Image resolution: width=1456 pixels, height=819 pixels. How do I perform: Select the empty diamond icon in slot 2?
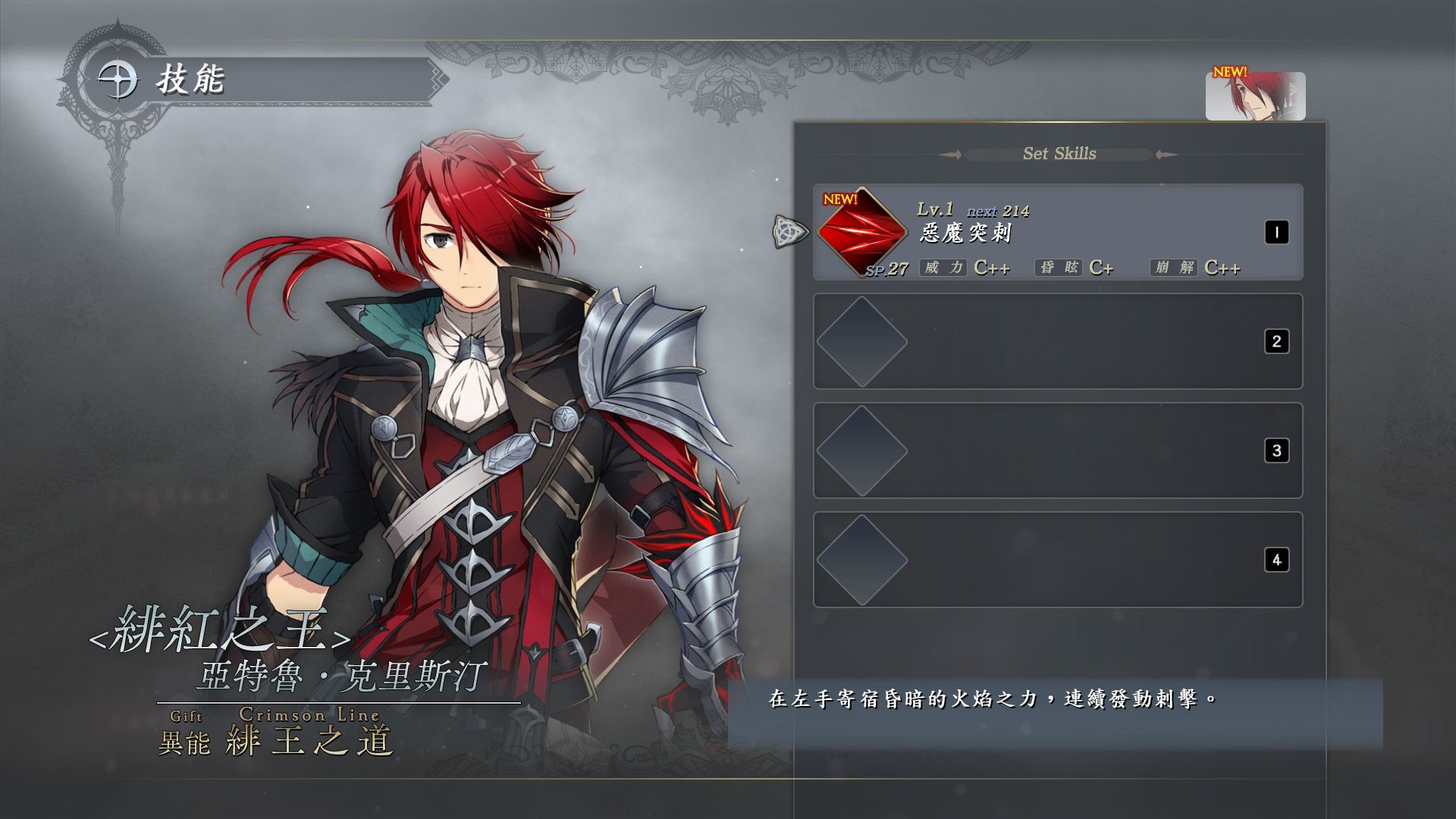(x=861, y=343)
